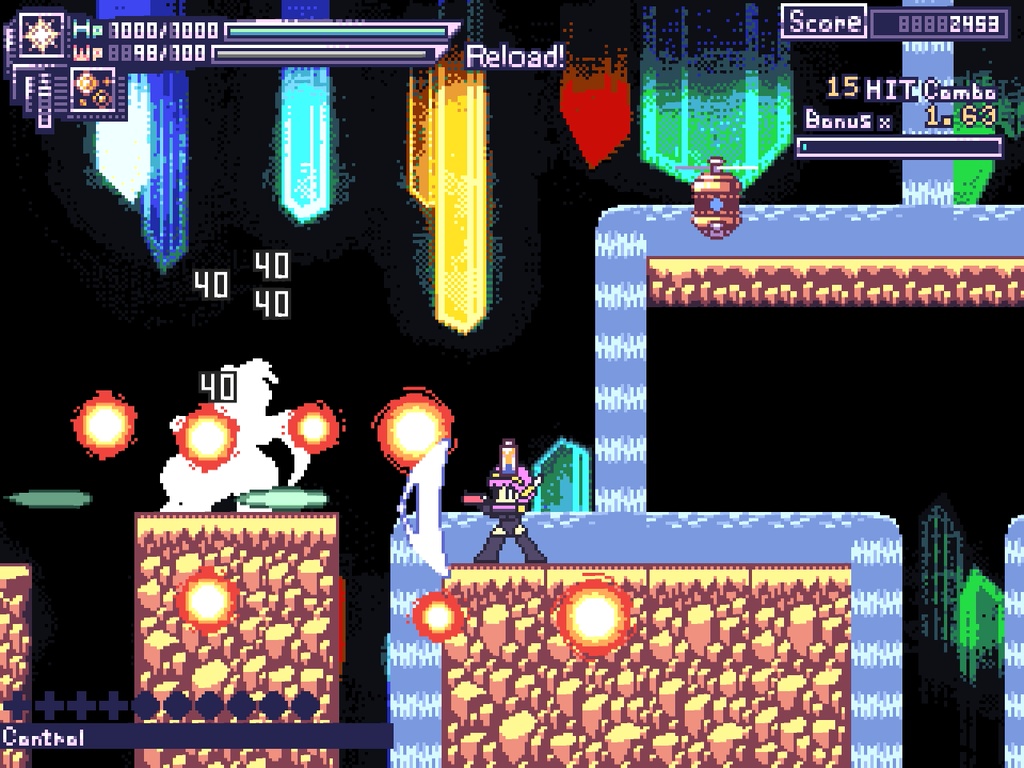Select the orange fireball sub-weapon icon
The image size is (1024, 768).
pyautogui.click(x=91, y=91)
